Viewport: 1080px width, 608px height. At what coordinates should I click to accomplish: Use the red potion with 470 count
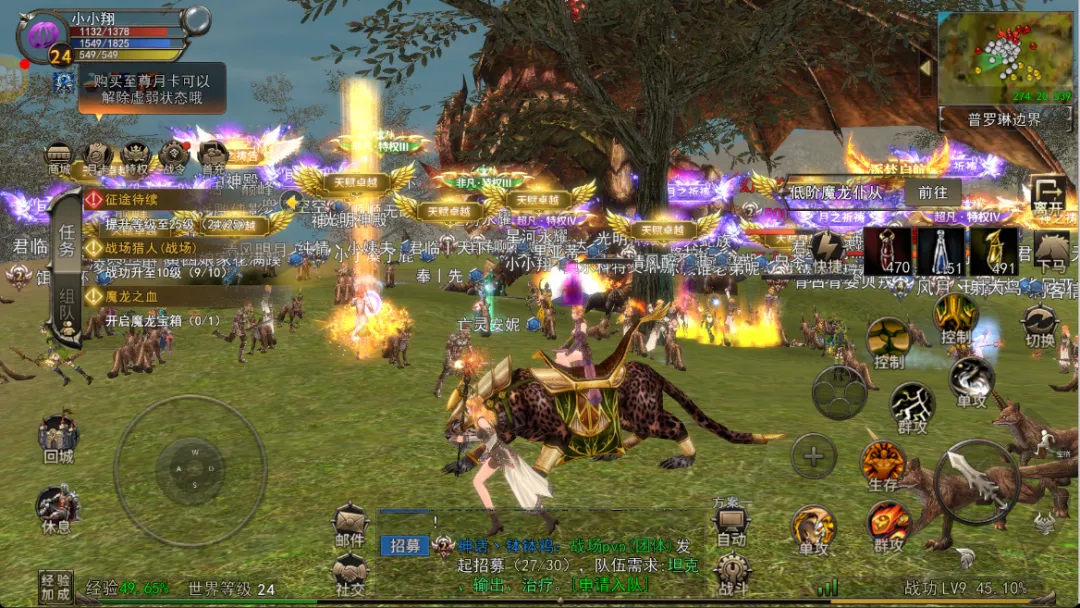(887, 250)
